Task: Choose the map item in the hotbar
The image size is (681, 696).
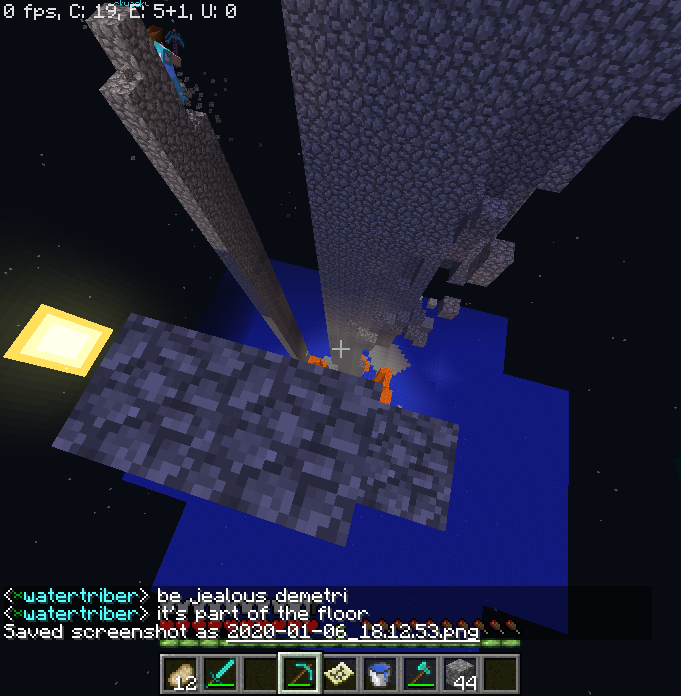Action: pyautogui.click(x=340, y=674)
